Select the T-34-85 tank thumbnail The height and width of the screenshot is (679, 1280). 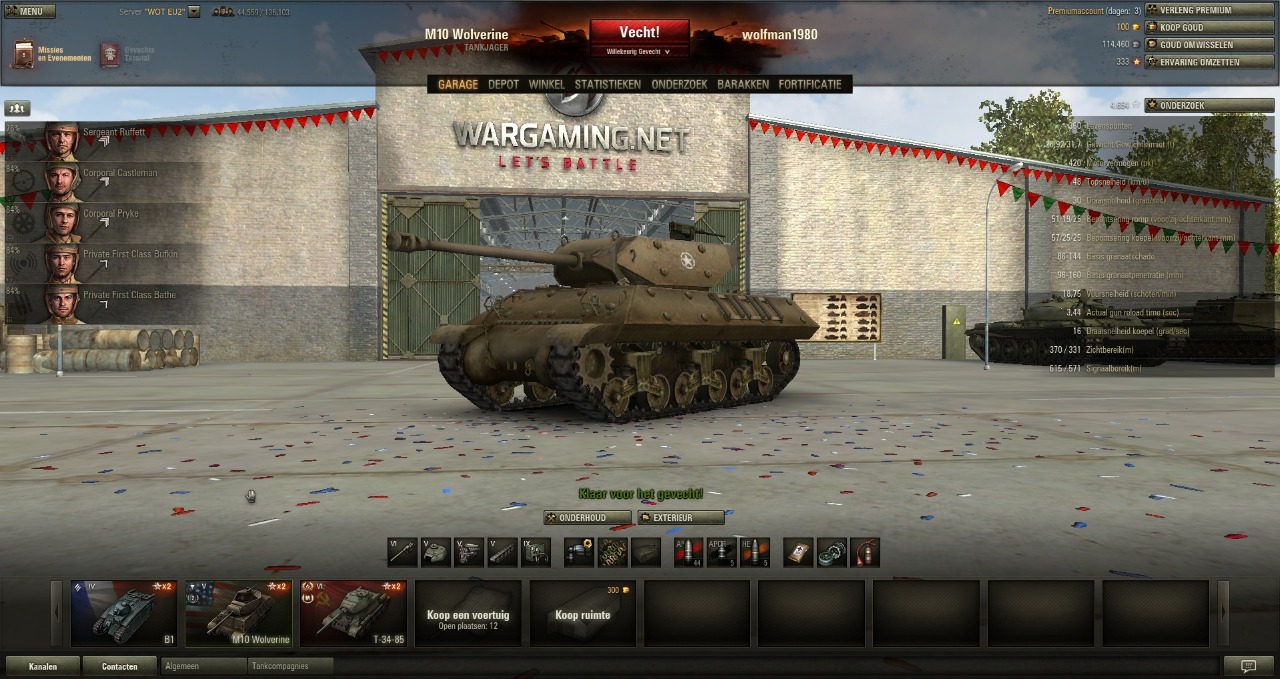353,613
